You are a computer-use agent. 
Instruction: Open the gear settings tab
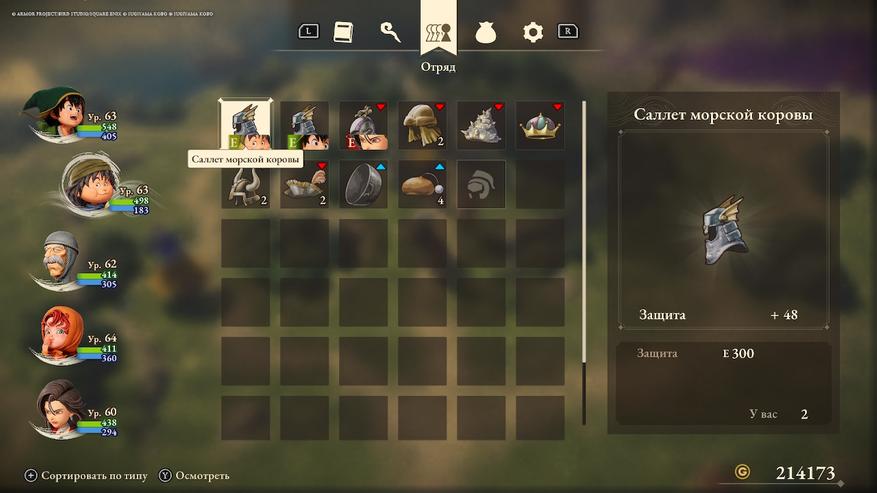tap(533, 31)
